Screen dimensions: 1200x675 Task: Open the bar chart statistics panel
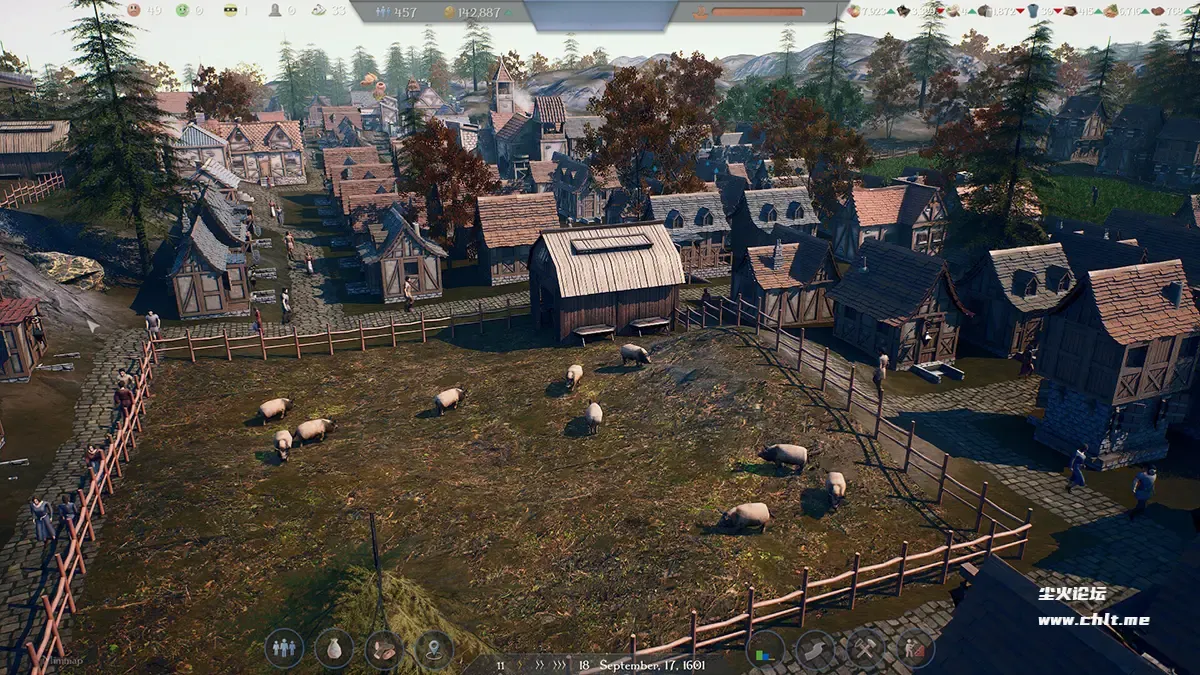[x=765, y=649]
